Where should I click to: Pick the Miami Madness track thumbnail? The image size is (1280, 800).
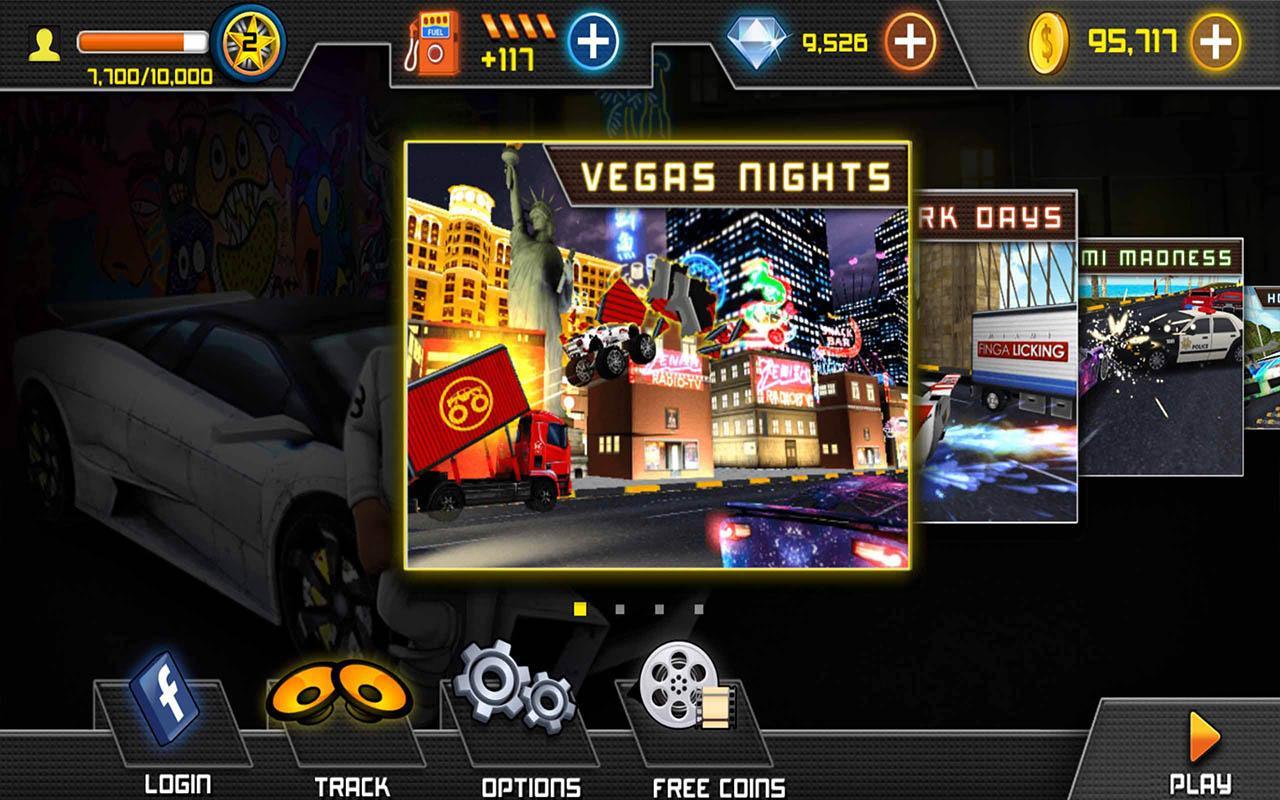(x=1160, y=360)
